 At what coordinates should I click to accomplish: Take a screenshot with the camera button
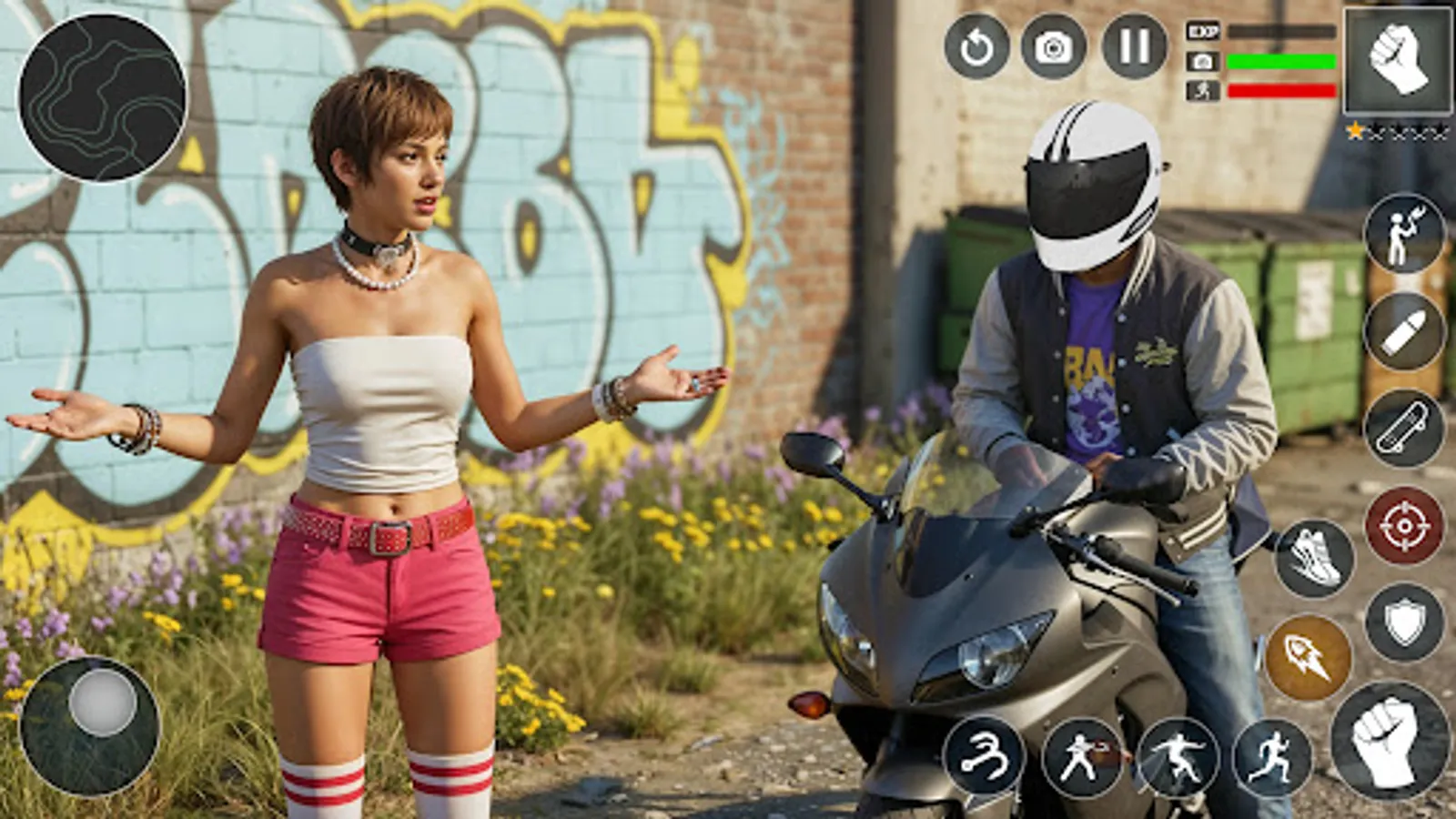coord(1052,47)
